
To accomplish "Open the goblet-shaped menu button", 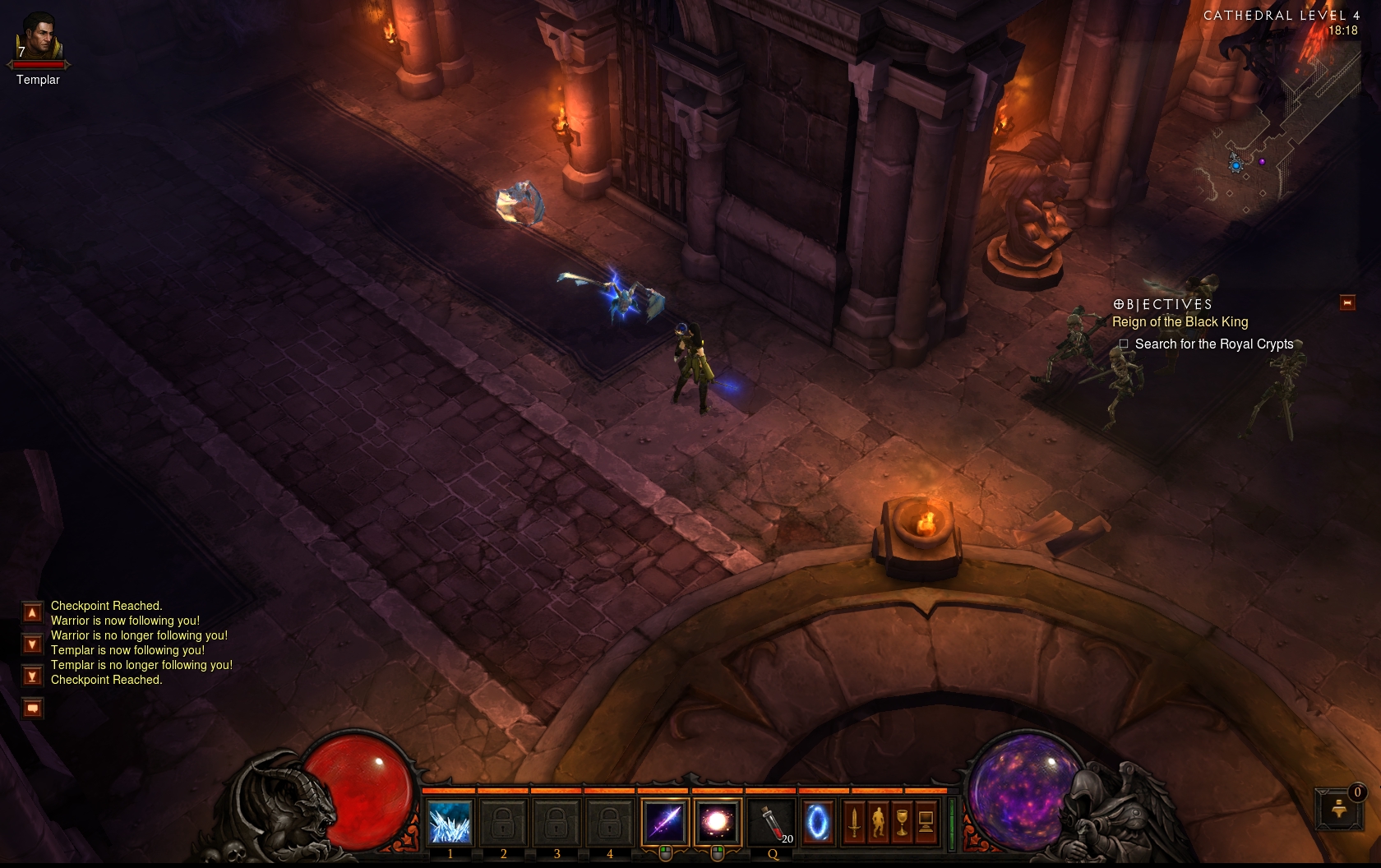I will (x=902, y=822).
